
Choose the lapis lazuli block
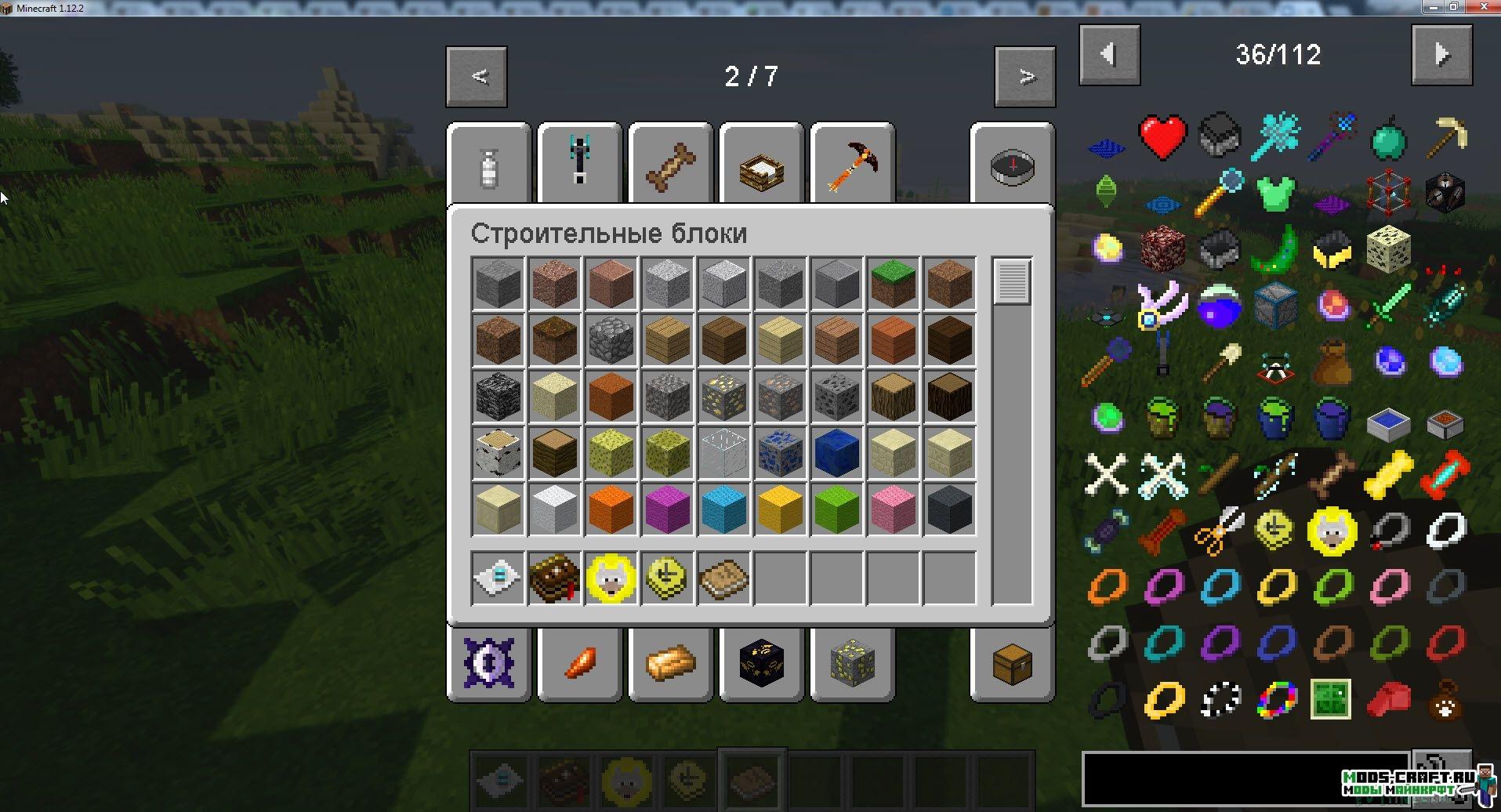836,452
